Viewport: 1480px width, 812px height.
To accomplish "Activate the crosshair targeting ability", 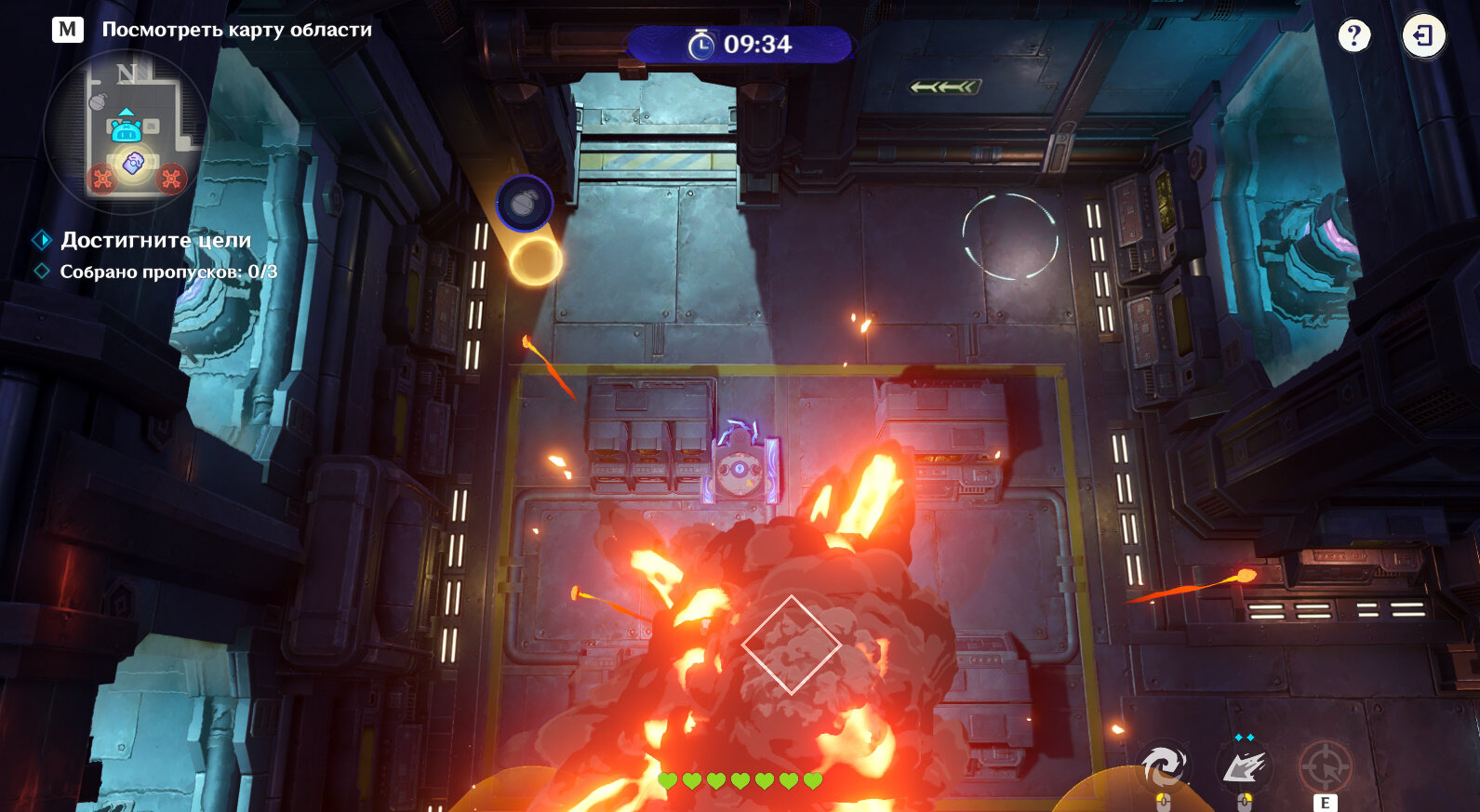I will click(x=1325, y=767).
